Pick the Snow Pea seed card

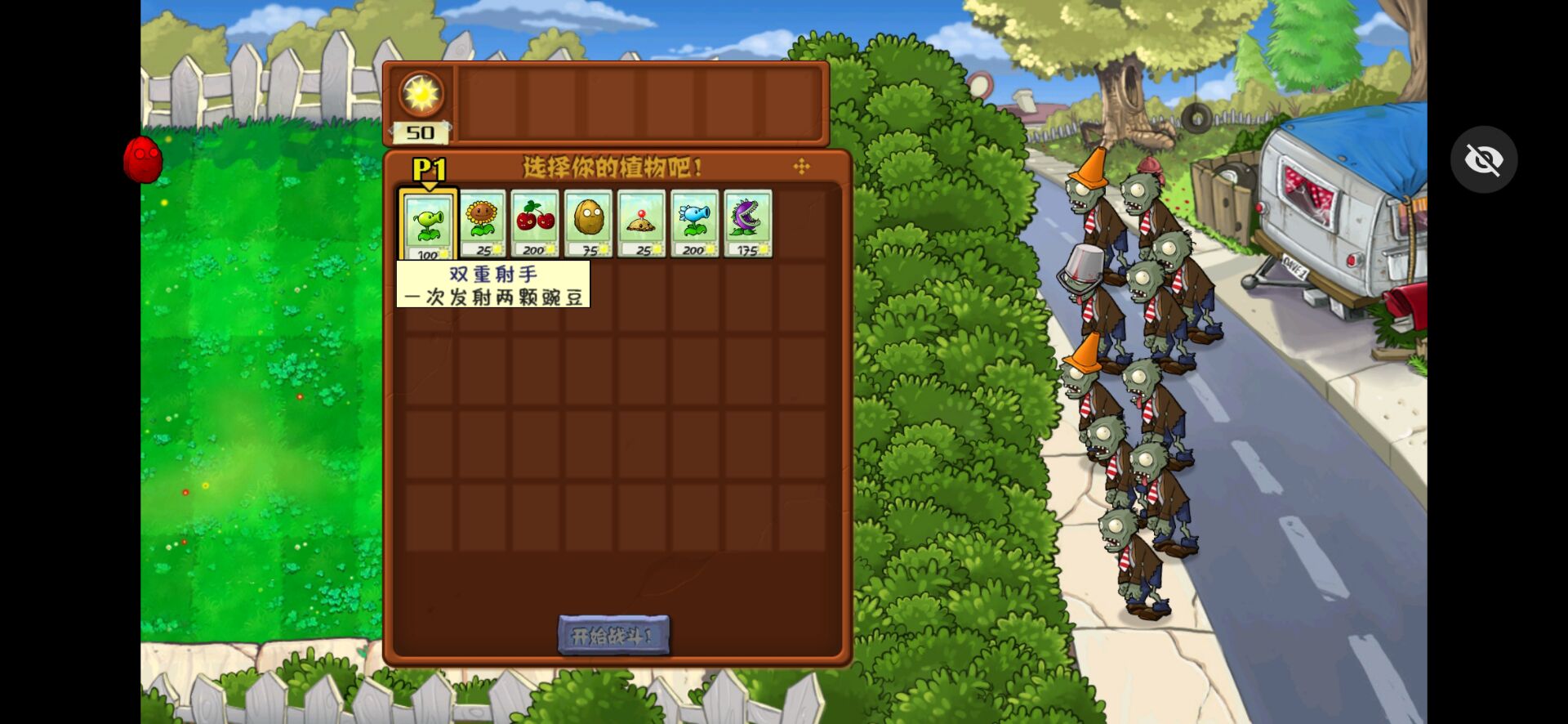coord(694,224)
